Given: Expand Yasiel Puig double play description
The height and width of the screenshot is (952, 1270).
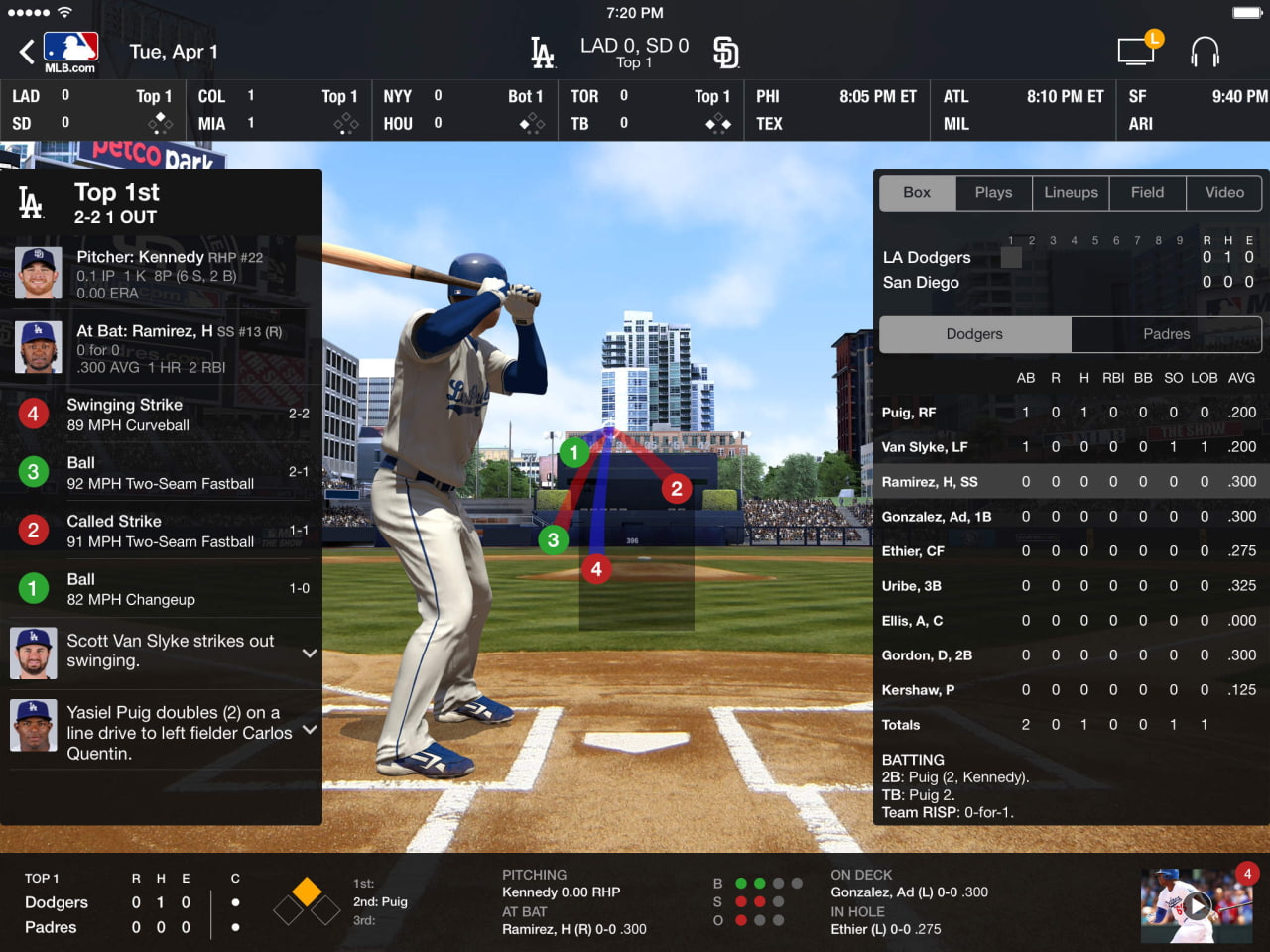Looking at the screenshot, I should click(309, 730).
